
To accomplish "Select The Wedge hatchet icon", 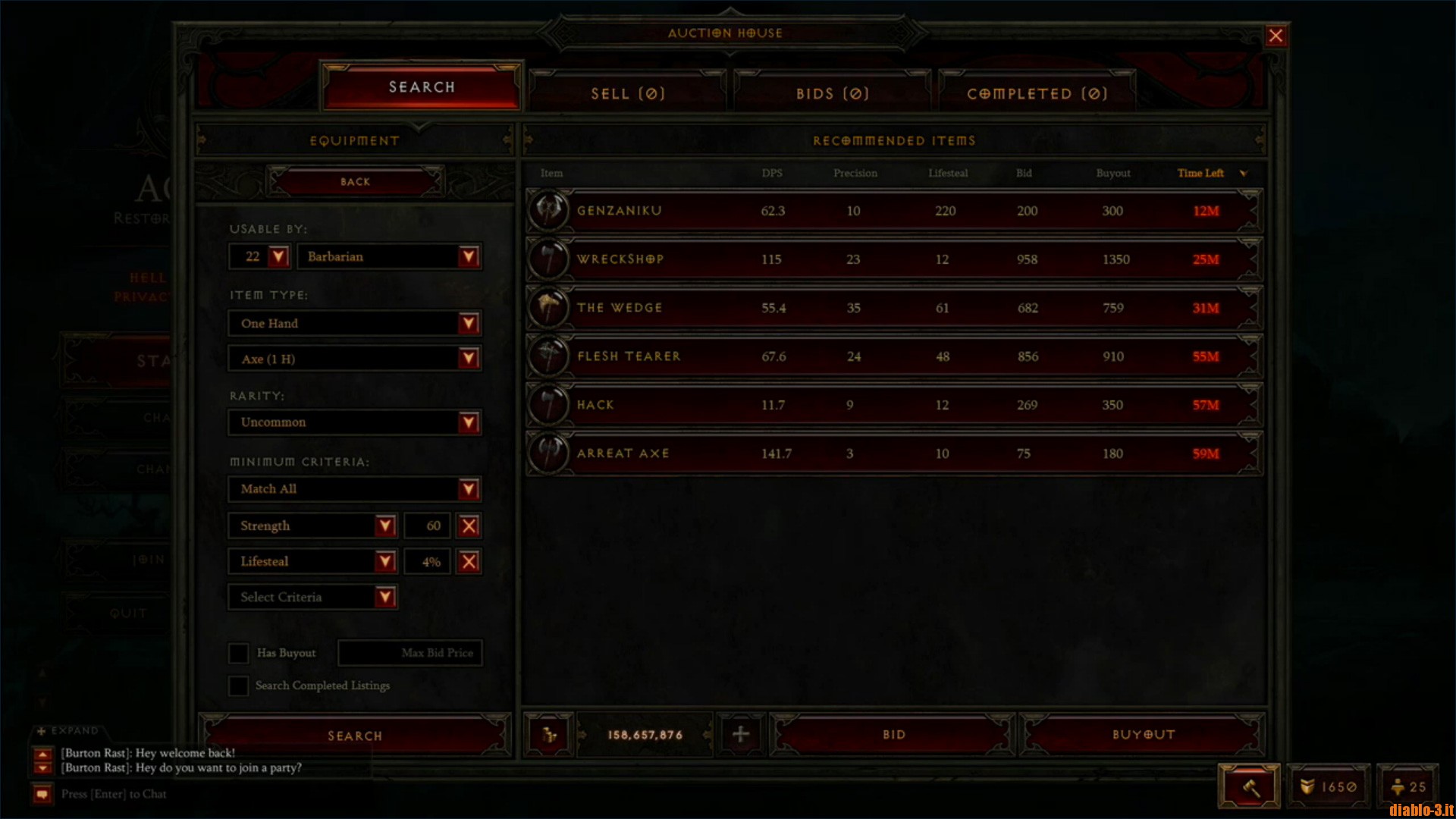I will point(550,307).
